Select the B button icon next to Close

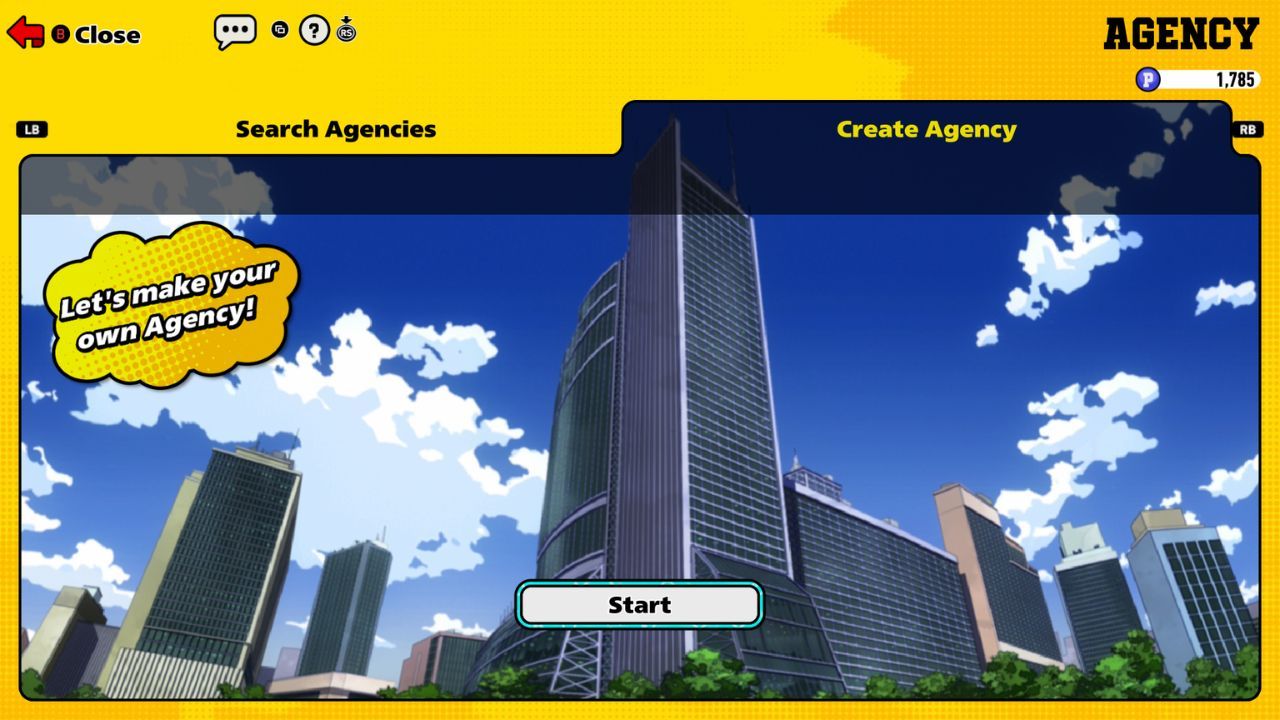click(63, 34)
